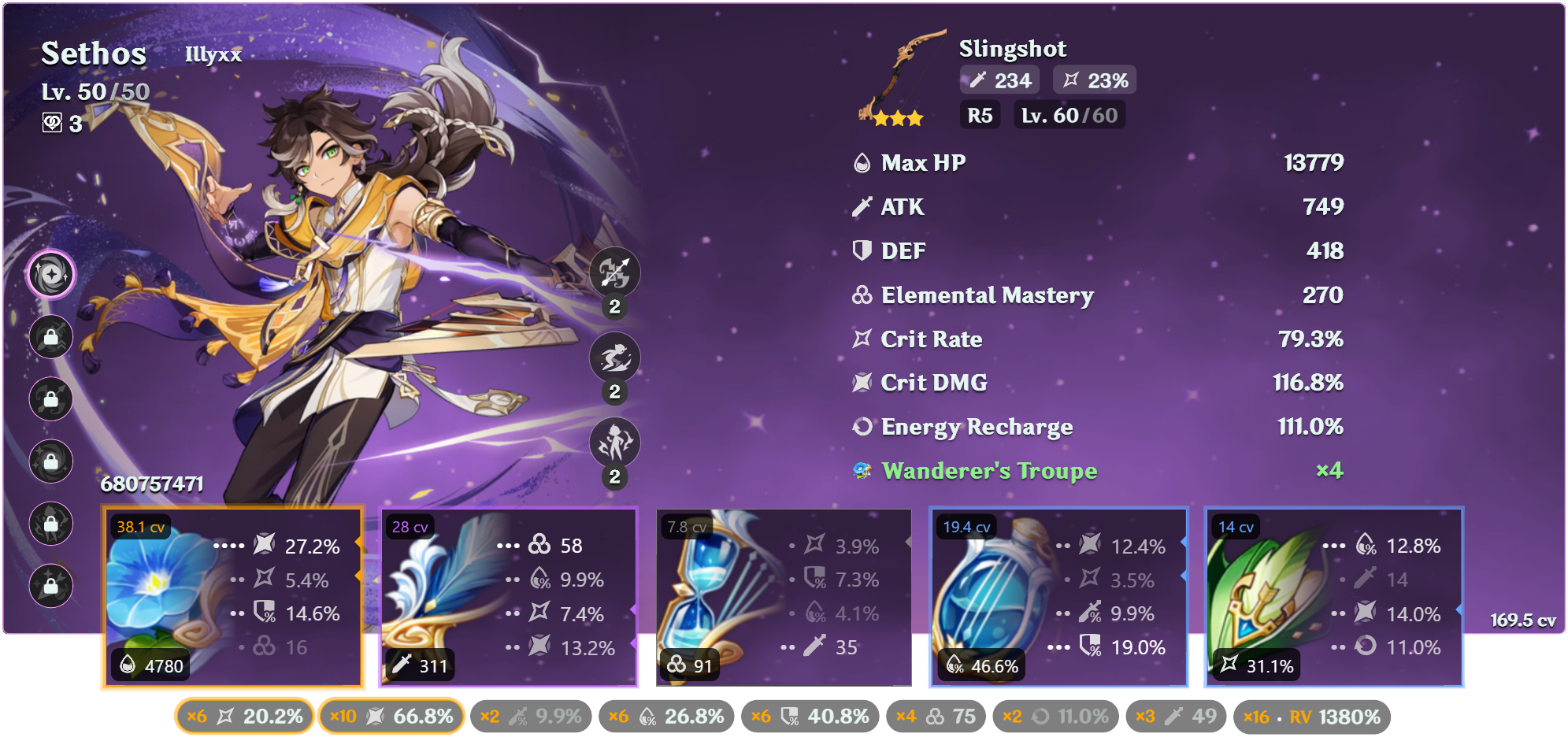The width and height of the screenshot is (1568, 741).
Task: Open the Elemental Skill talent icon
Action: pos(615,357)
